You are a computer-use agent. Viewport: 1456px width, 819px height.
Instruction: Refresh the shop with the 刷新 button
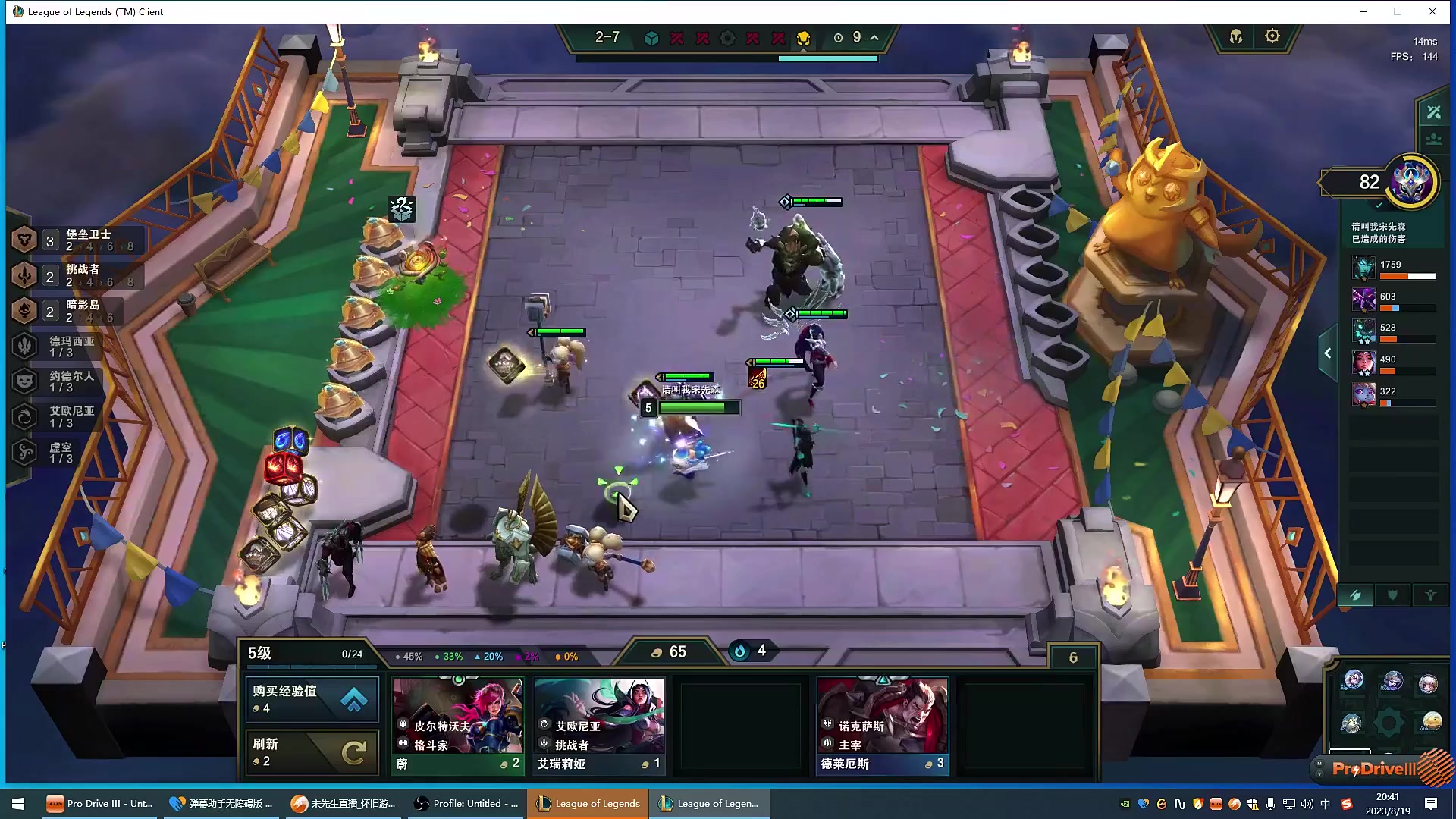point(312,752)
